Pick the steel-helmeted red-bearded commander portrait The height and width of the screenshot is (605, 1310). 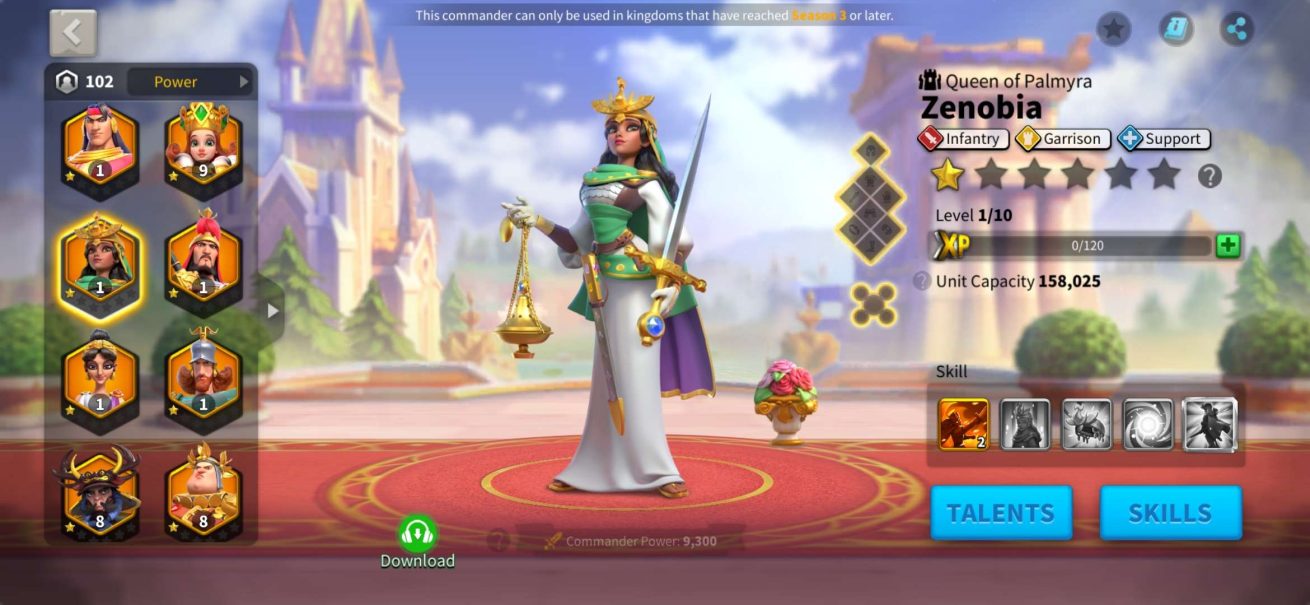204,378
